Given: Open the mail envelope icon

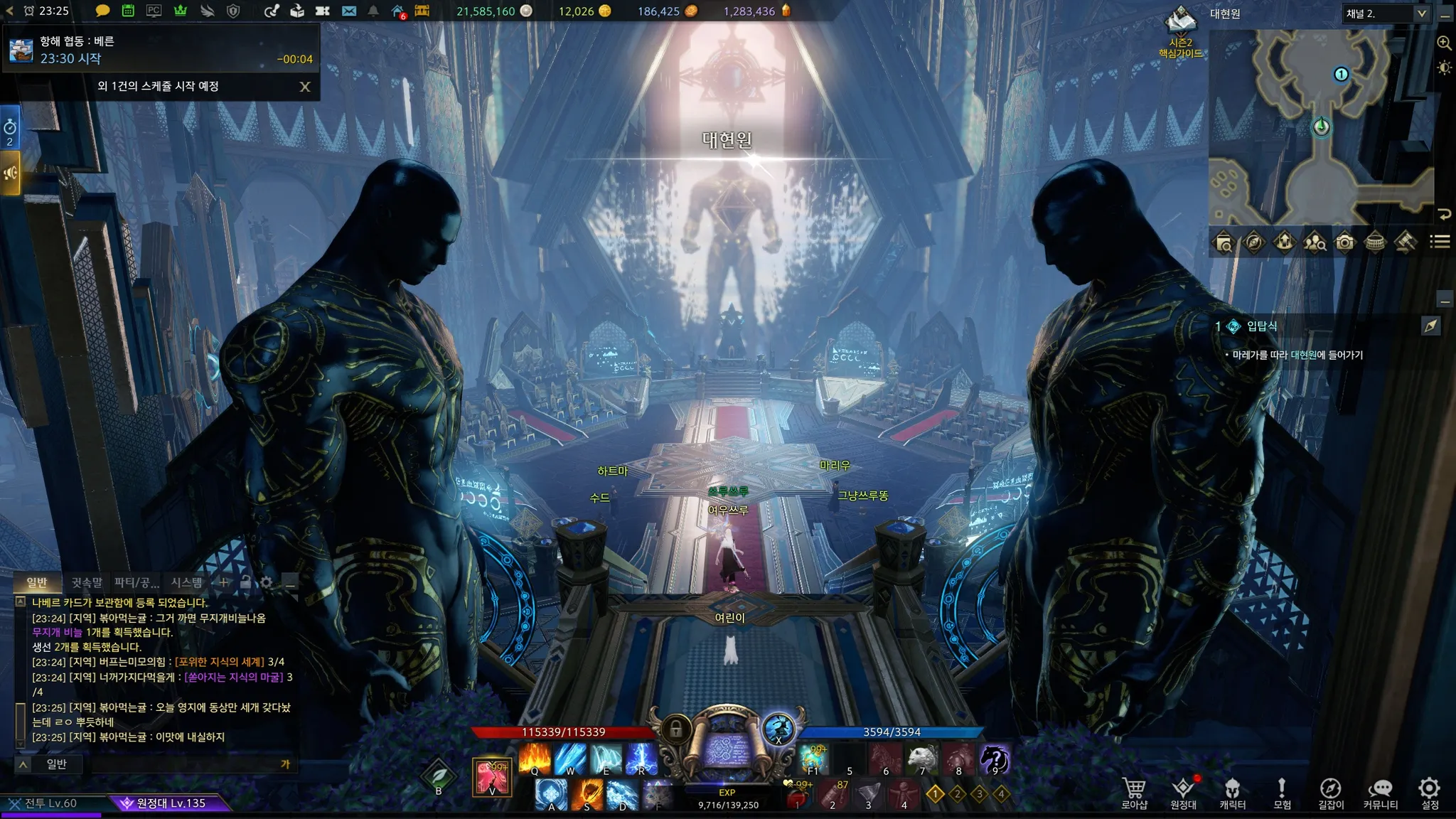Looking at the screenshot, I should [348, 11].
